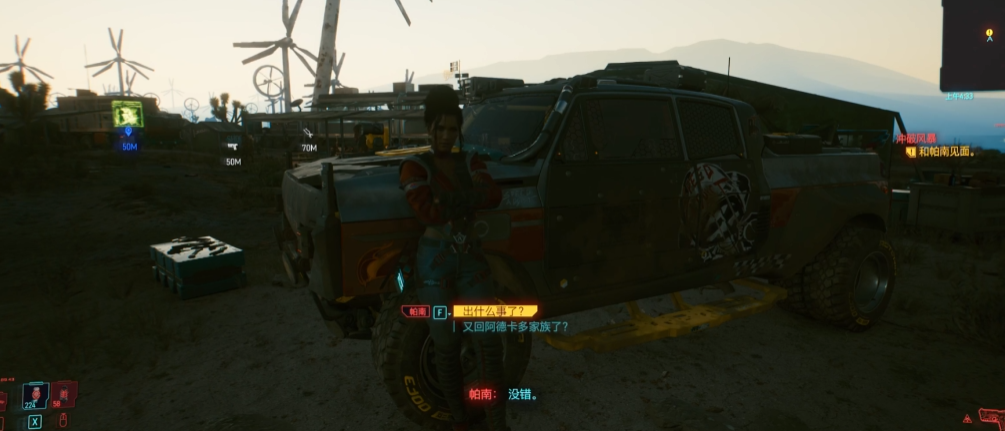Click the yellow quest marker on the minimap
Viewport: 1005px width, 431px height.
tap(989, 33)
